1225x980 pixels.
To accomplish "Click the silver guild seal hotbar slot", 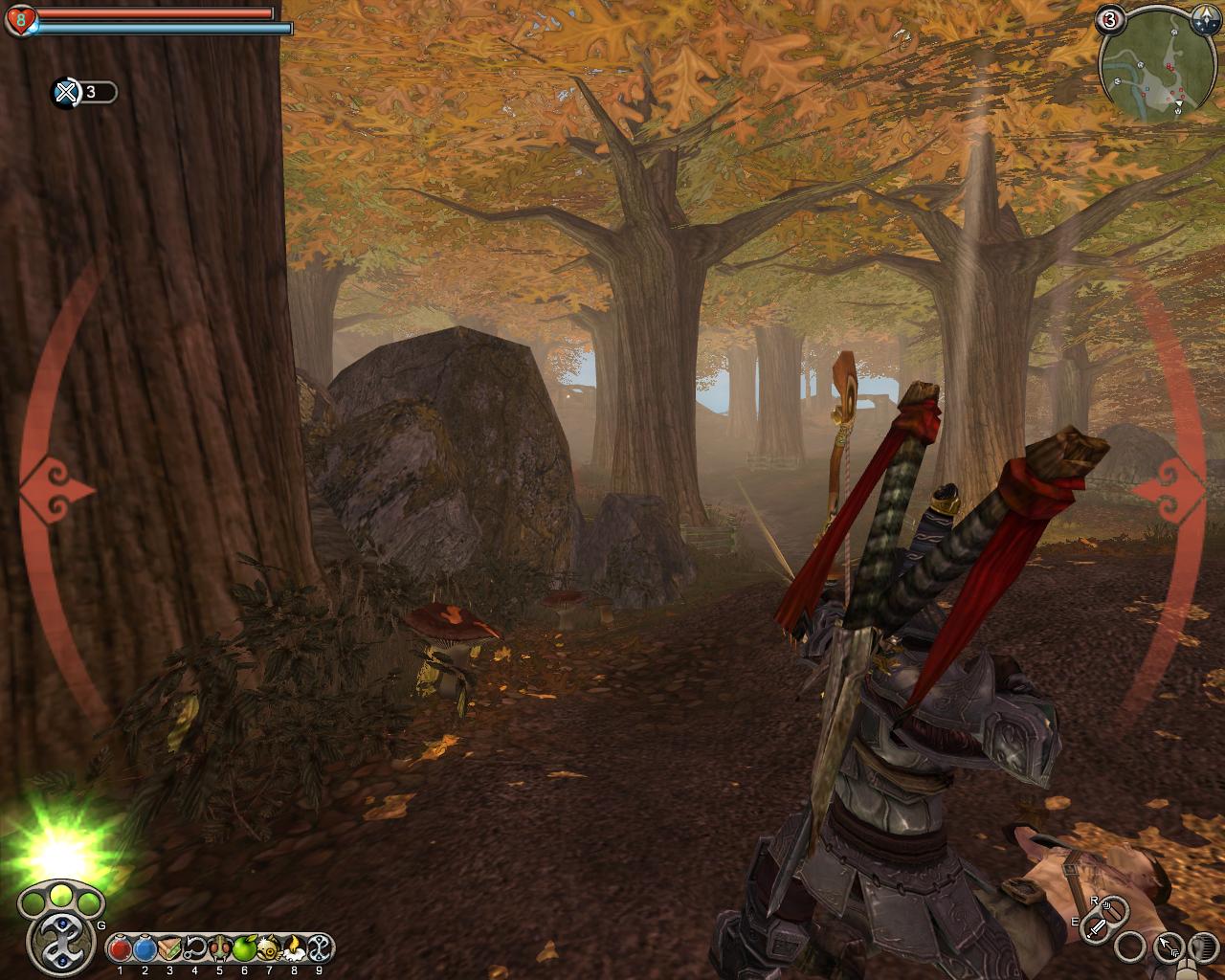I will tap(319, 948).
